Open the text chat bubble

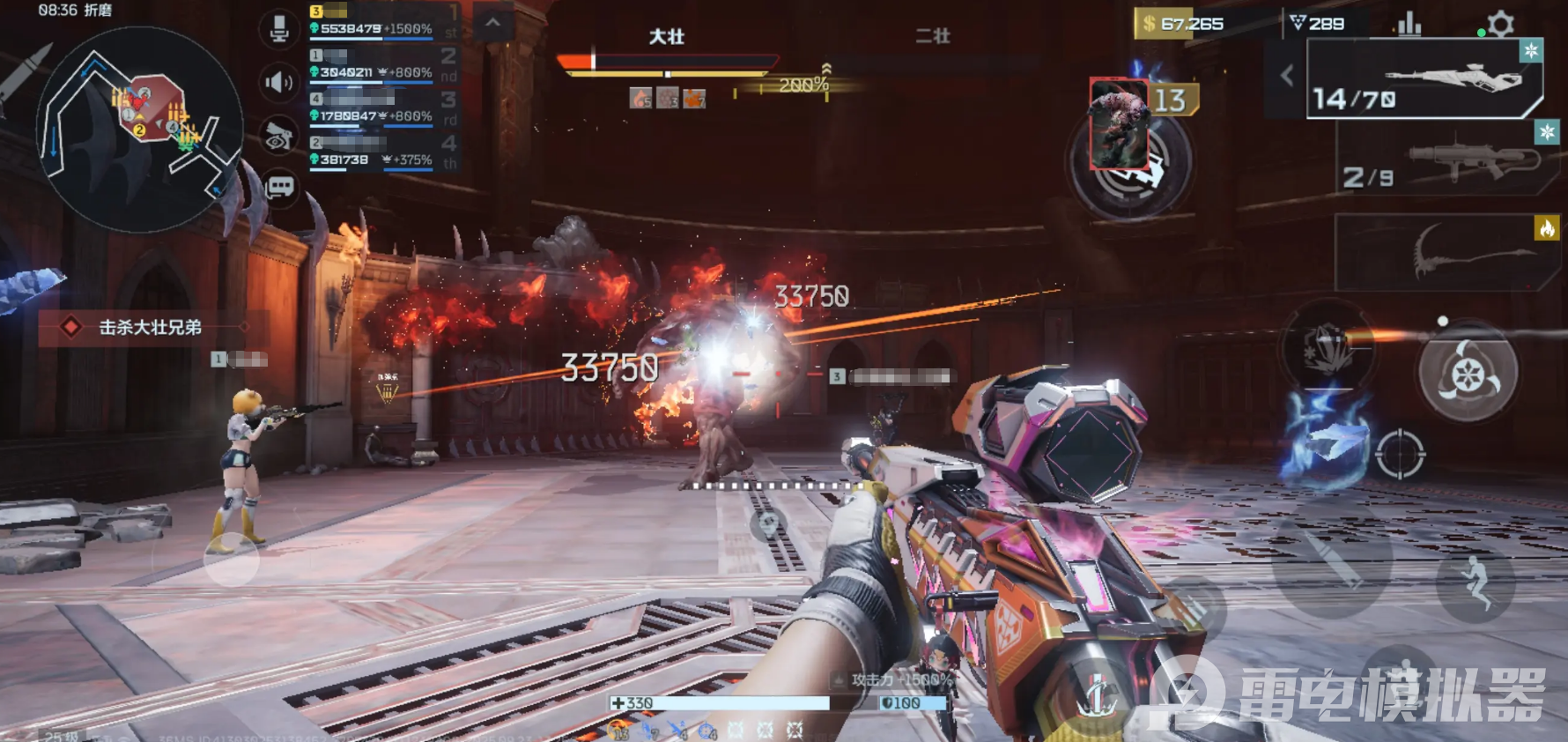(279, 187)
